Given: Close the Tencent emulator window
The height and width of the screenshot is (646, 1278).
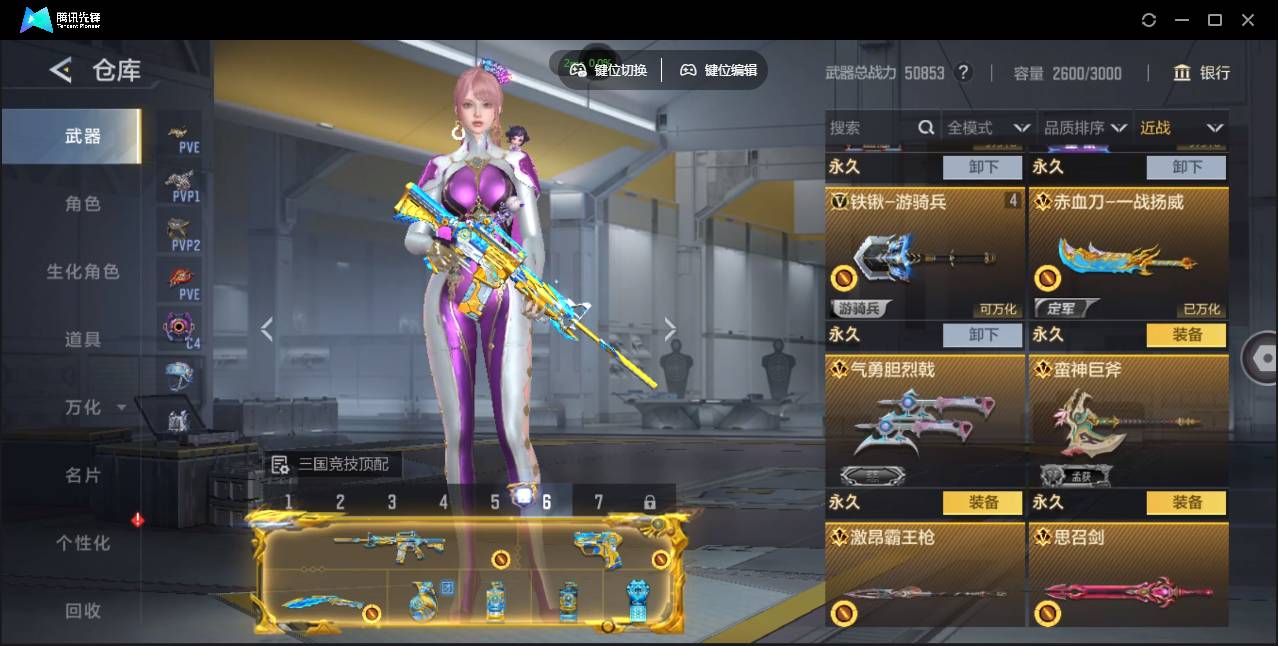Looking at the screenshot, I should pos(1248,20).
